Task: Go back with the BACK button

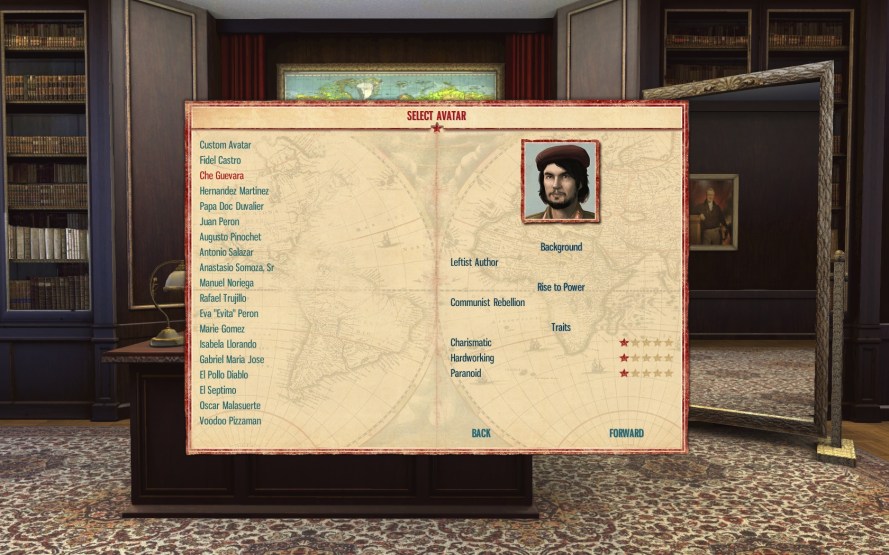Action: point(481,433)
